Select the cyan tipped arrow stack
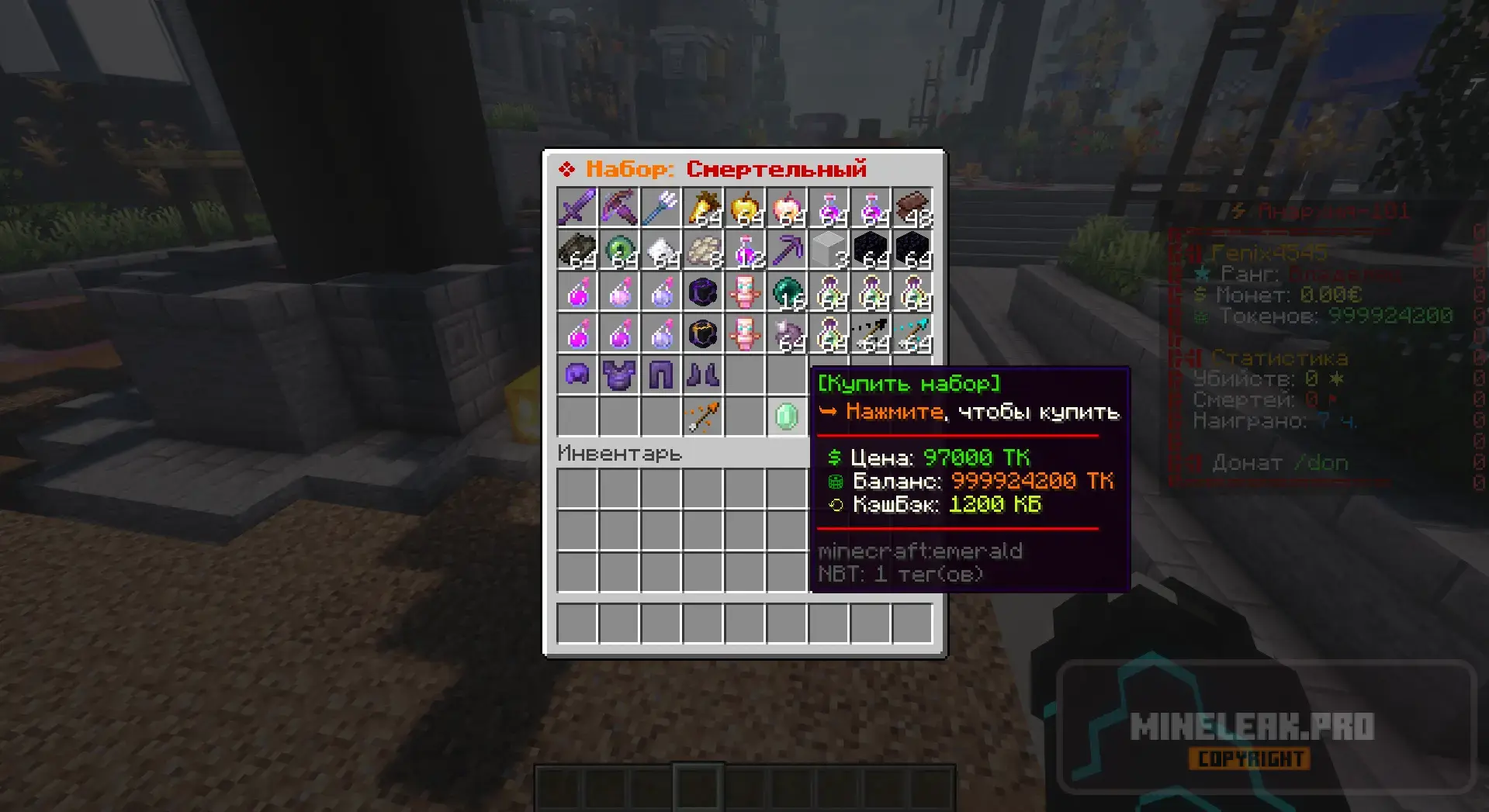The height and width of the screenshot is (812, 1489). click(x=912, y=333)
